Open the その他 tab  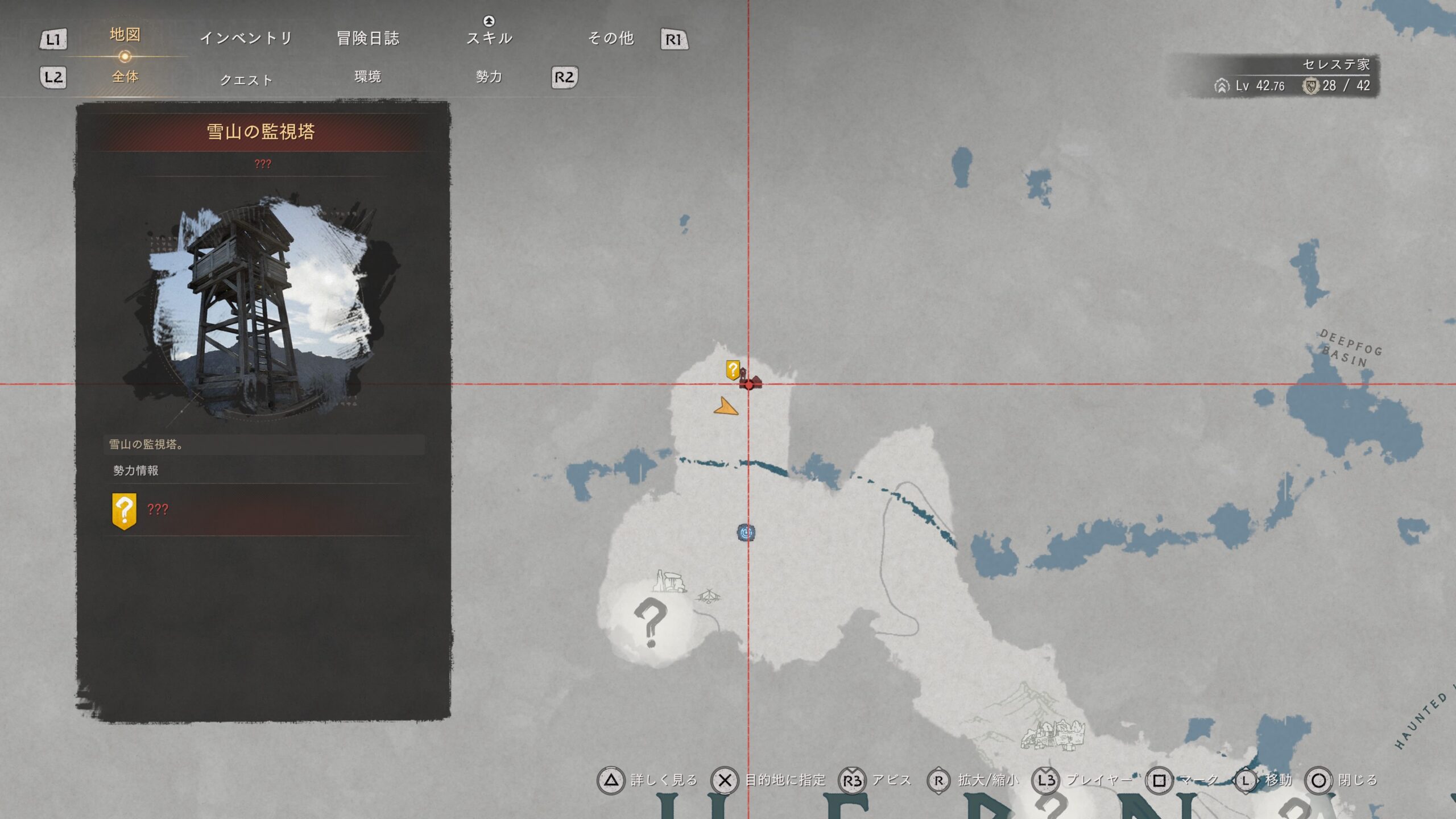tap(610, 38)
